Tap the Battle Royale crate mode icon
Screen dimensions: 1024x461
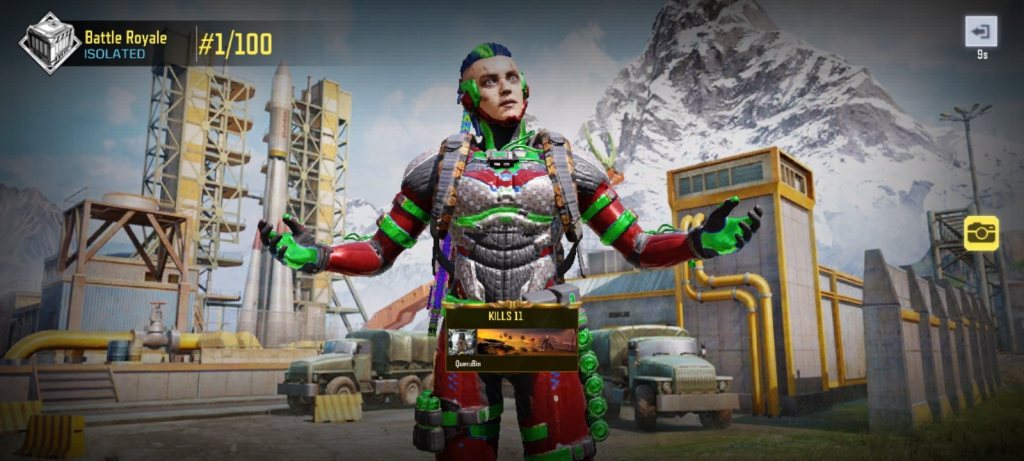click(x=49, y=44)
